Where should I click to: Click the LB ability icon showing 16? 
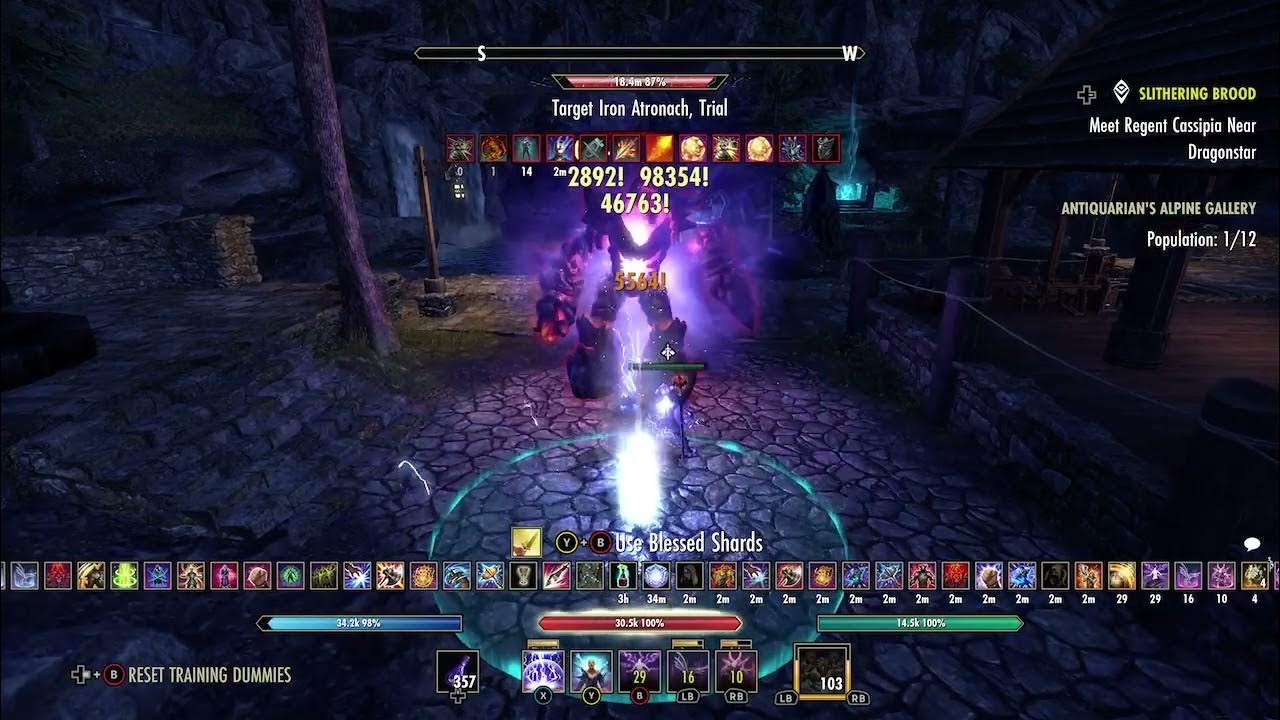point(688,668)
